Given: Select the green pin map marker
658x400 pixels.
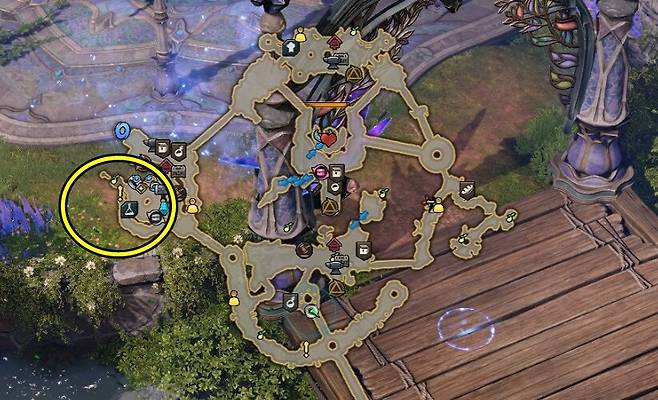Looking at the screenshot, I should [312, 312].
